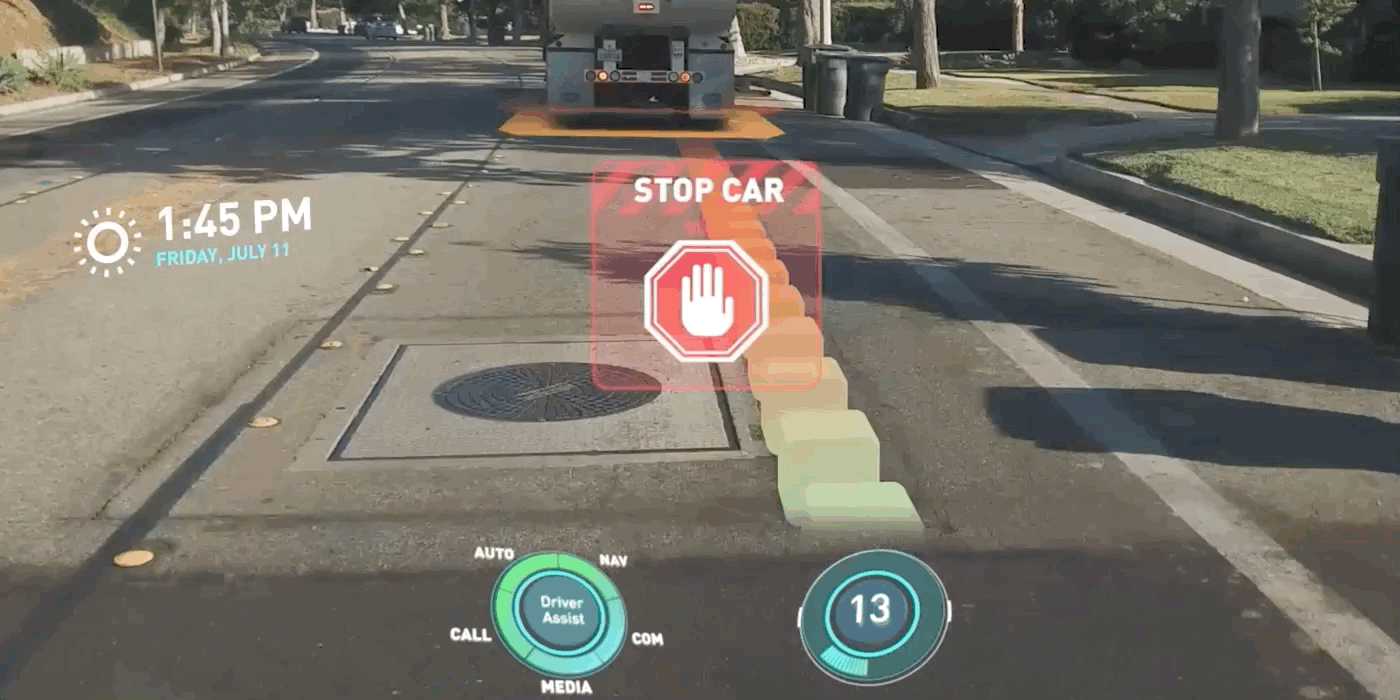Switch to the MEDIA option
This screenshot has width=1400, height=700.
click(566, 687)
